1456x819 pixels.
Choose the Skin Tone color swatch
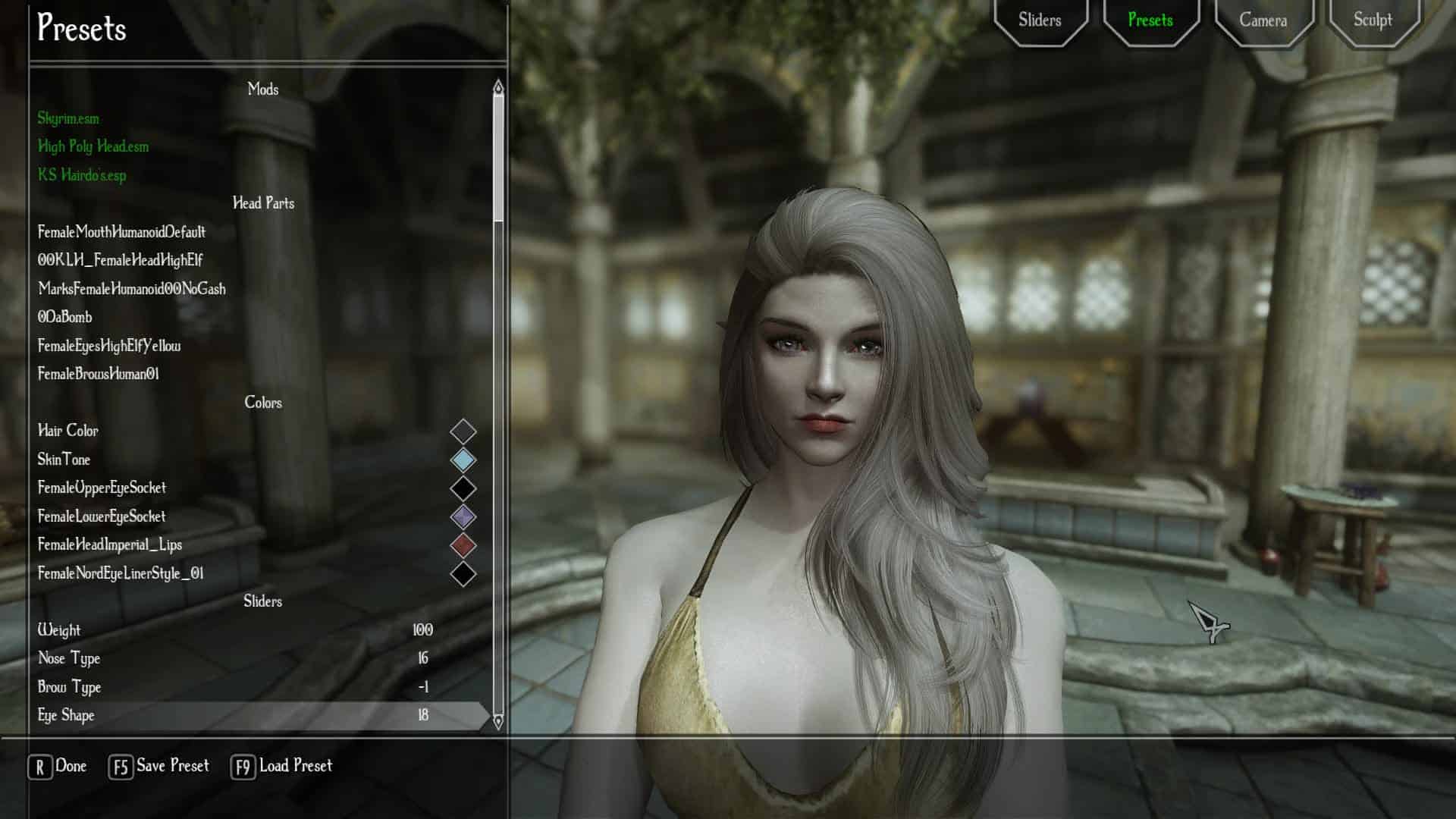point(463,460)
